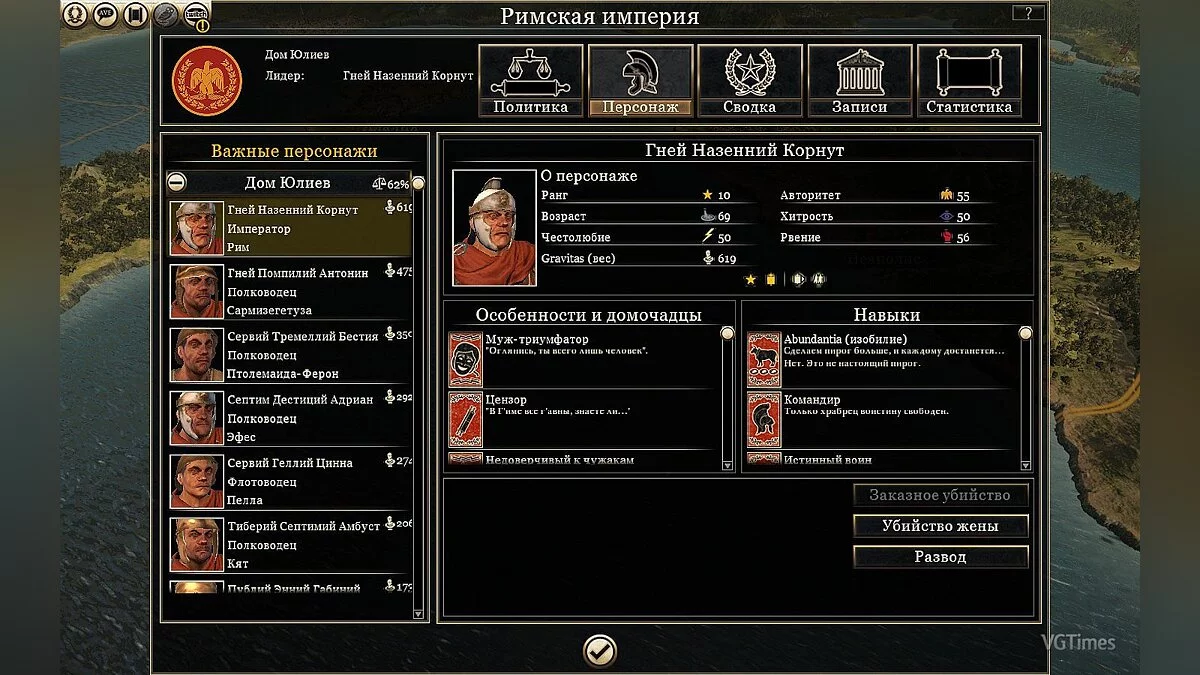This screenshot has width=1200, height=675.
Task: Open the Политика tab
Action: coord(530,81)
